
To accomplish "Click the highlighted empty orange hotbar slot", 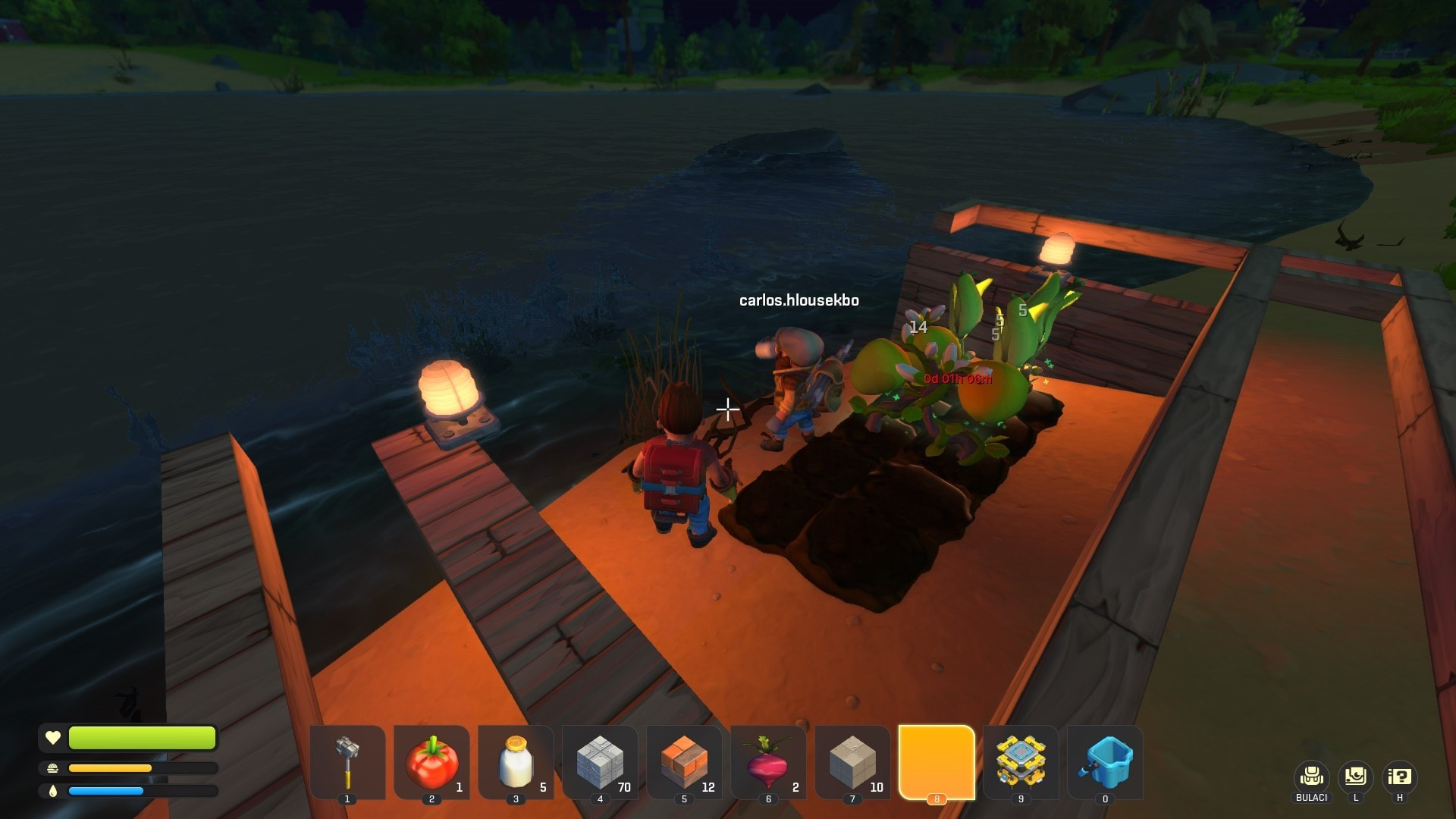I will pyautogui.click(x=937, y=761).
